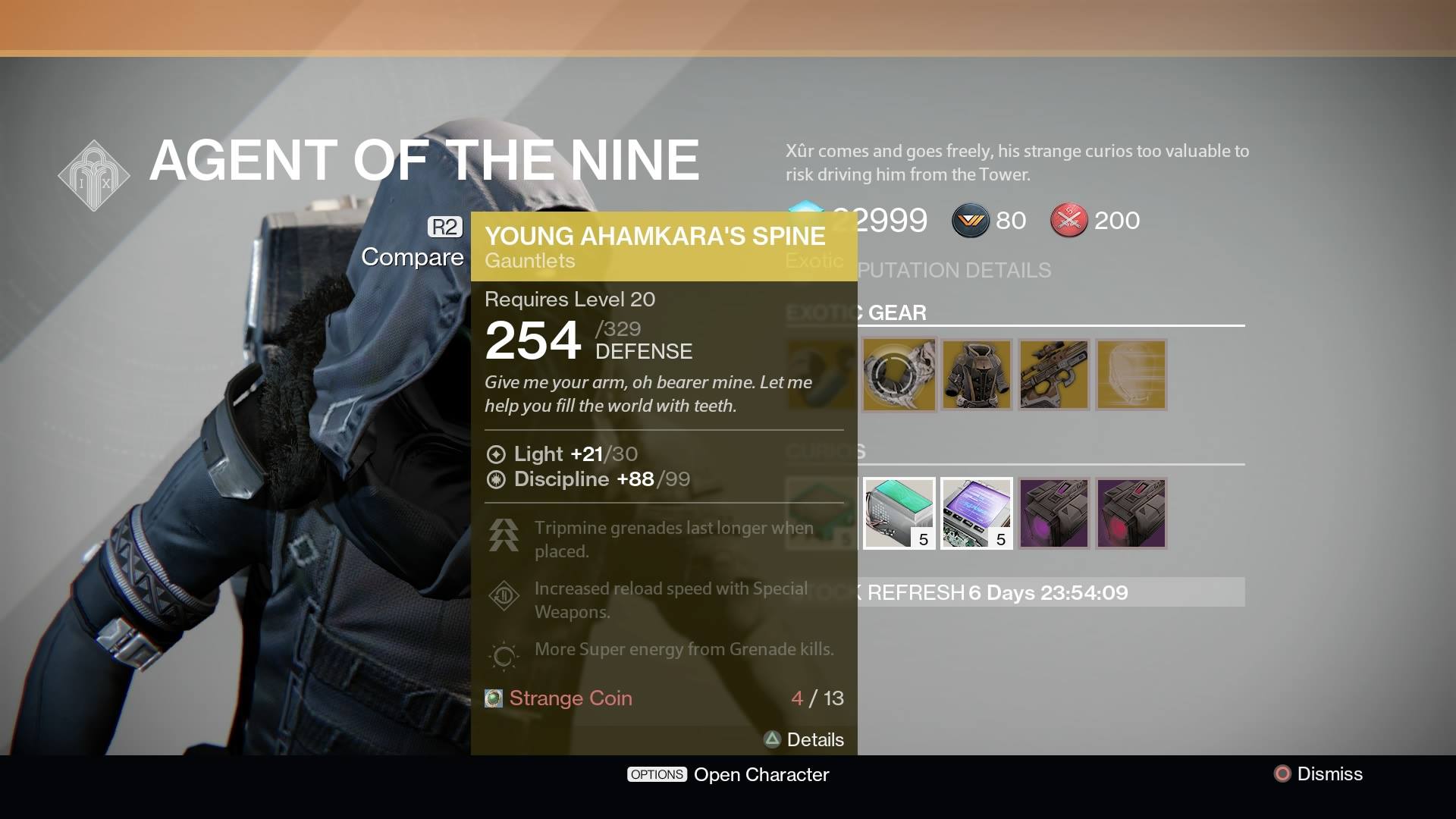Click the Special Weapons reload speed perk icon
1456x819 pixels.
click(x=503, y=595)
